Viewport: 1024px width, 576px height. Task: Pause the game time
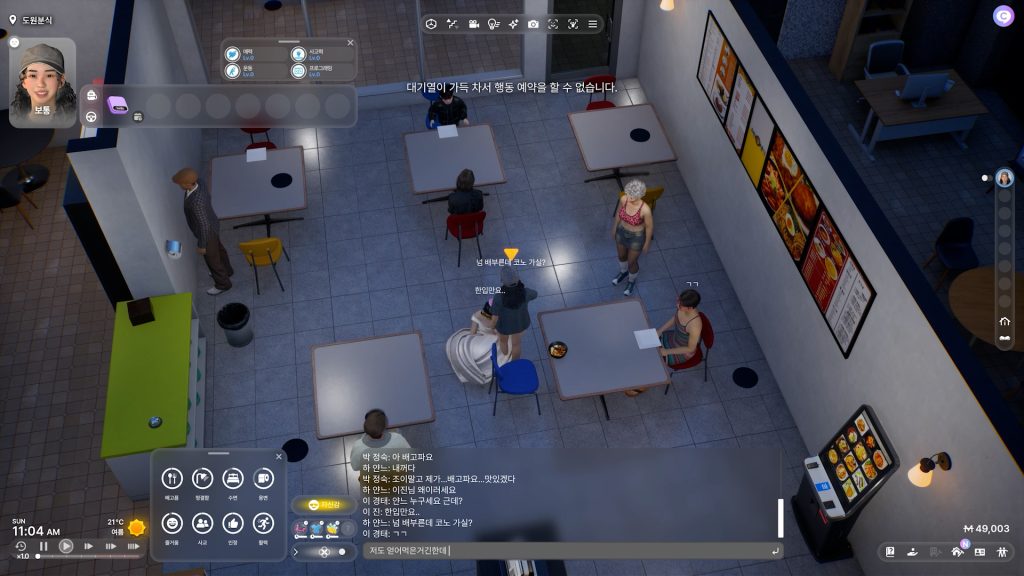44,546
